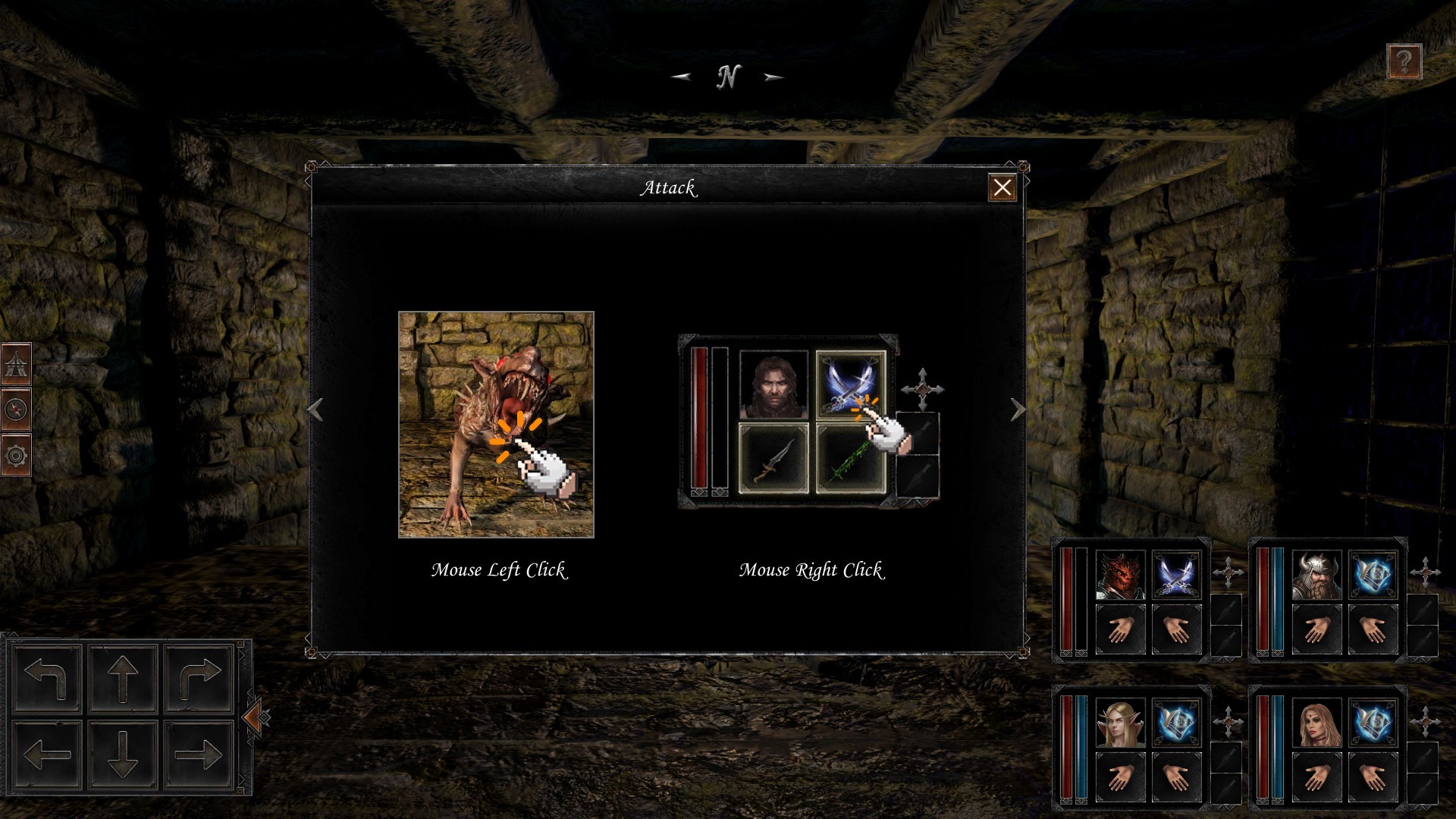Click the dragon character's empty hand slot
Image resolution: width=1456 pixels, height=819 pixels.
(1122, 628)
